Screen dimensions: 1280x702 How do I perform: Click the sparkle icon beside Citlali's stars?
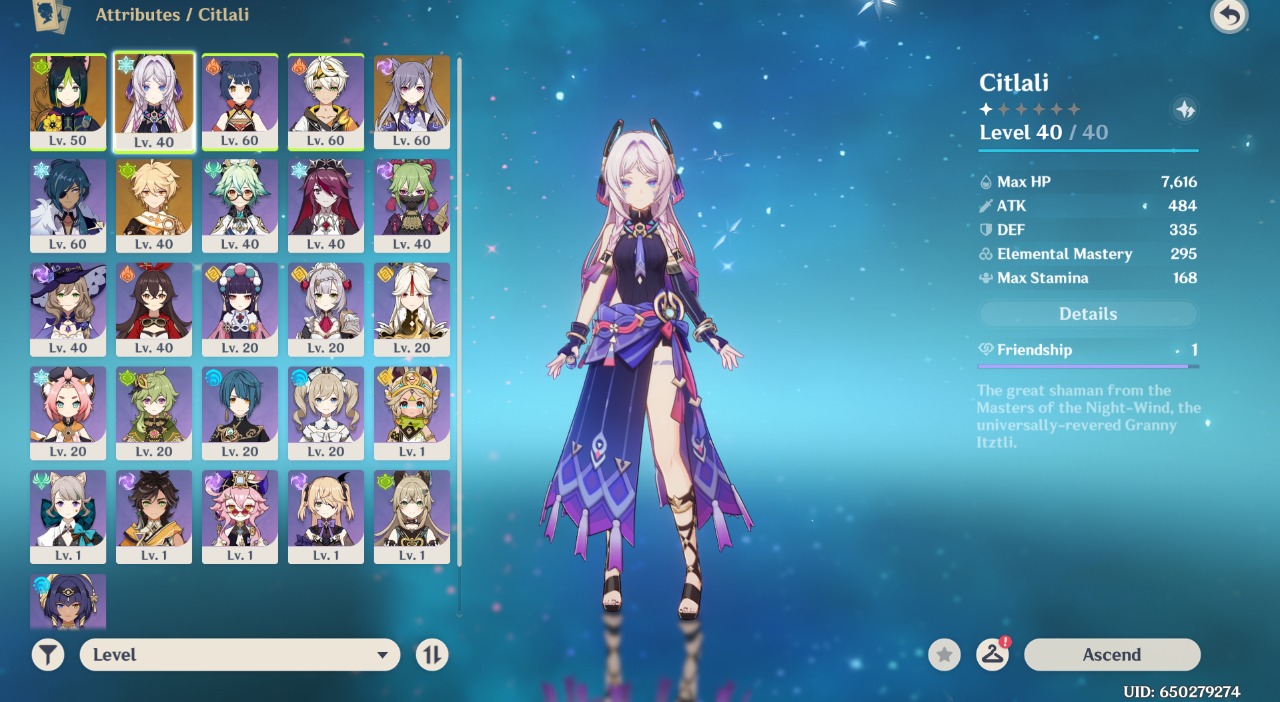pos(1185,110)
